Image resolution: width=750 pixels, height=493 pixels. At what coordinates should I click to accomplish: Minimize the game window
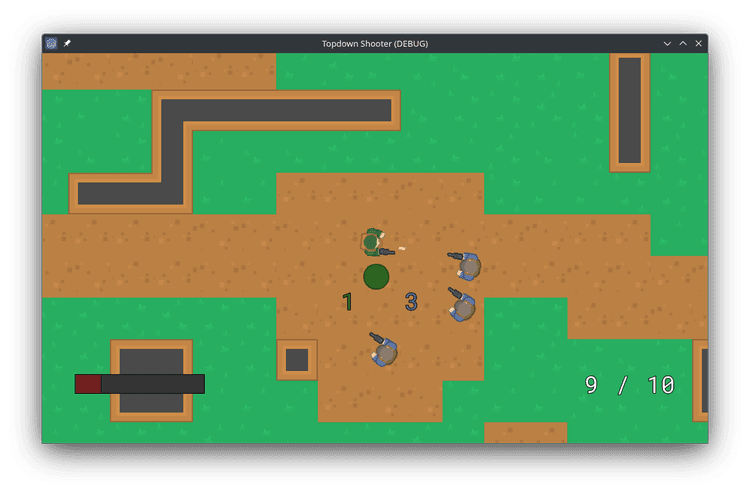(668, 44)
